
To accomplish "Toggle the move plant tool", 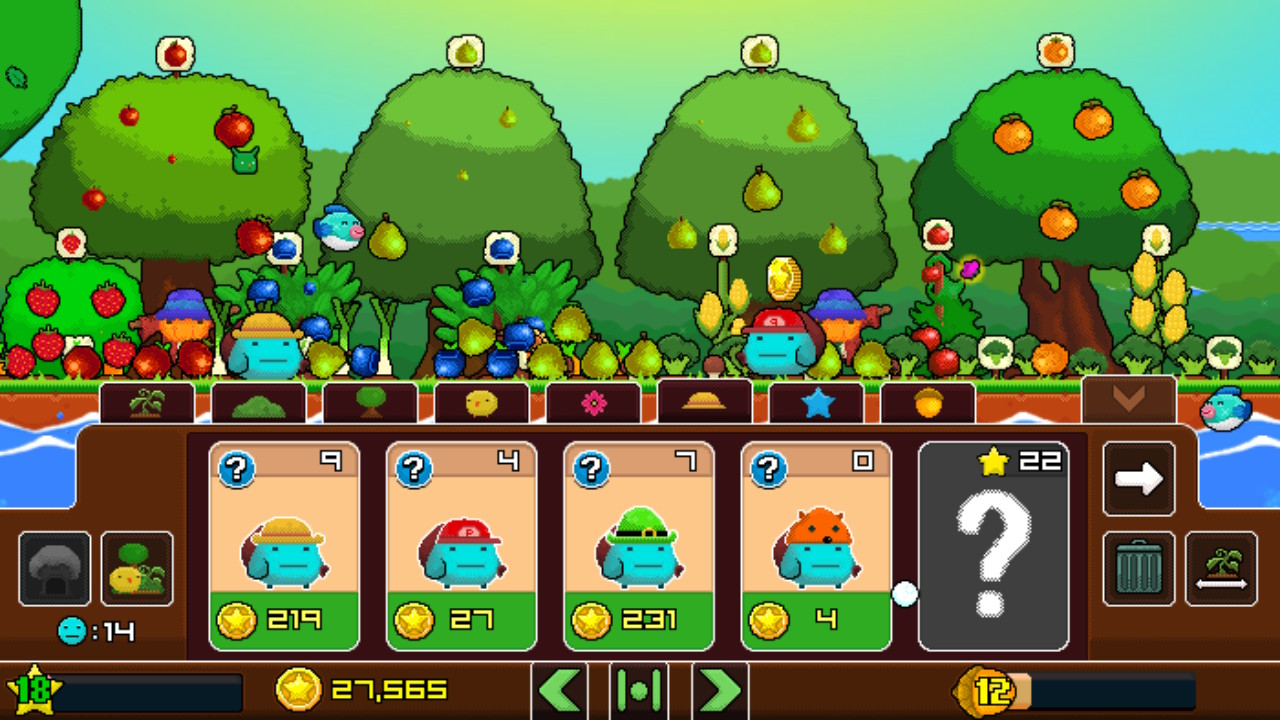I will click(1221, 569).
